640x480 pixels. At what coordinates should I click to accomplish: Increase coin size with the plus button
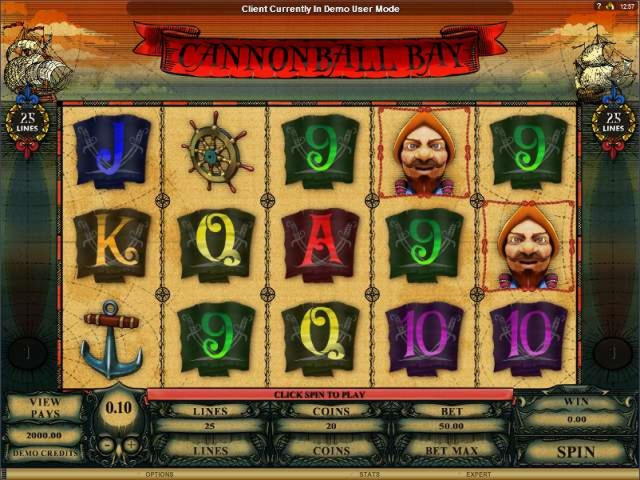[x=131, y=443]
